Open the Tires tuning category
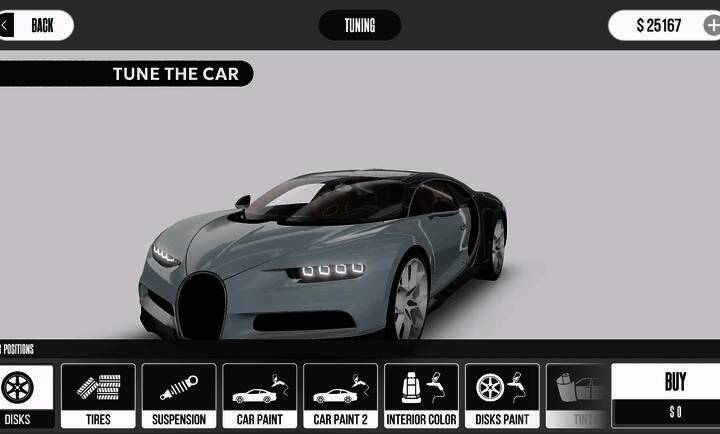720x434 pixels. [98, 396]
